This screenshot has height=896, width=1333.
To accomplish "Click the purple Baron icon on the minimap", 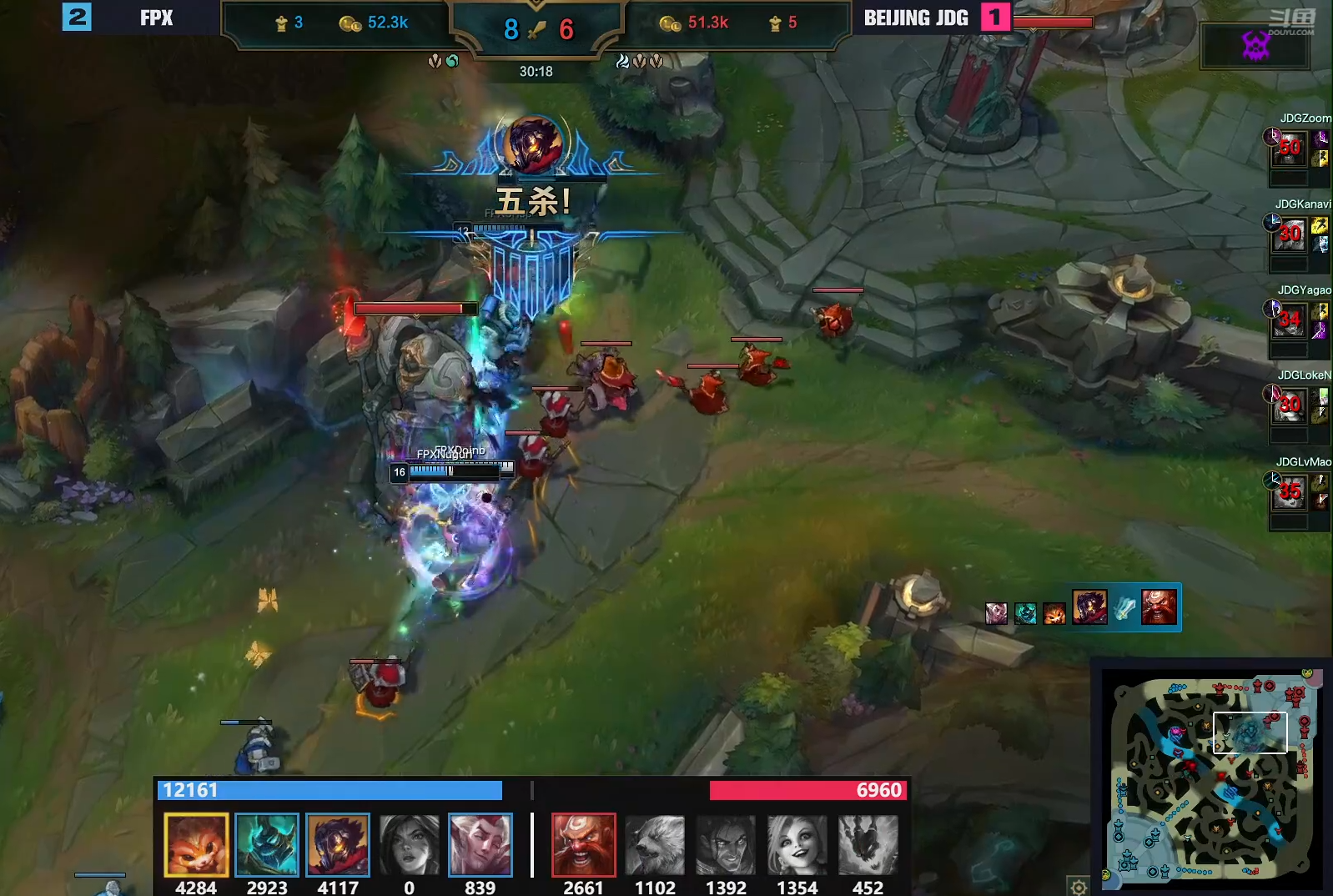I will coord(1177,732).
